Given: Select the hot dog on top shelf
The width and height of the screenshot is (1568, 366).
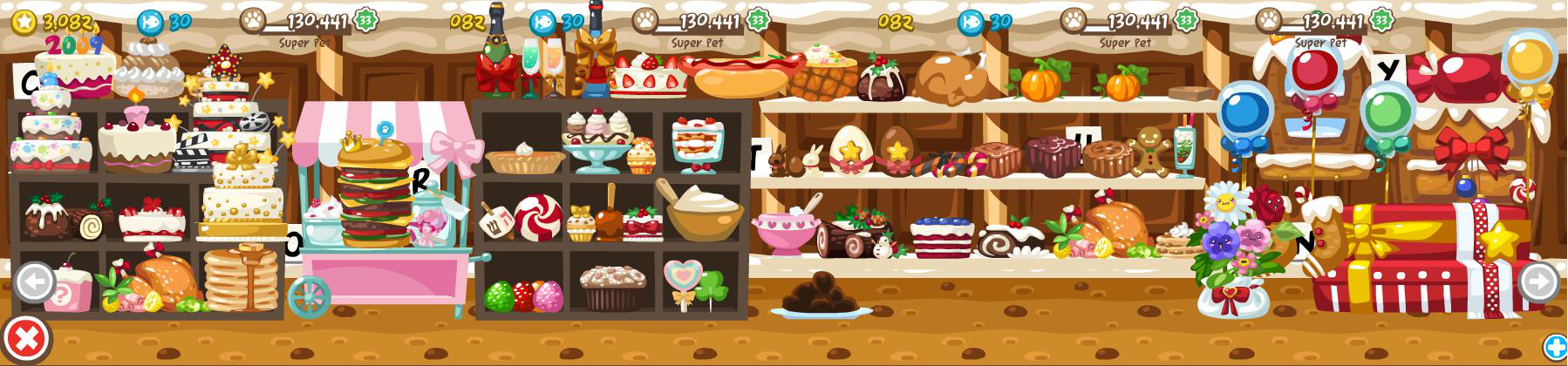Looking at the screenshot, I should tap(741, 74).
